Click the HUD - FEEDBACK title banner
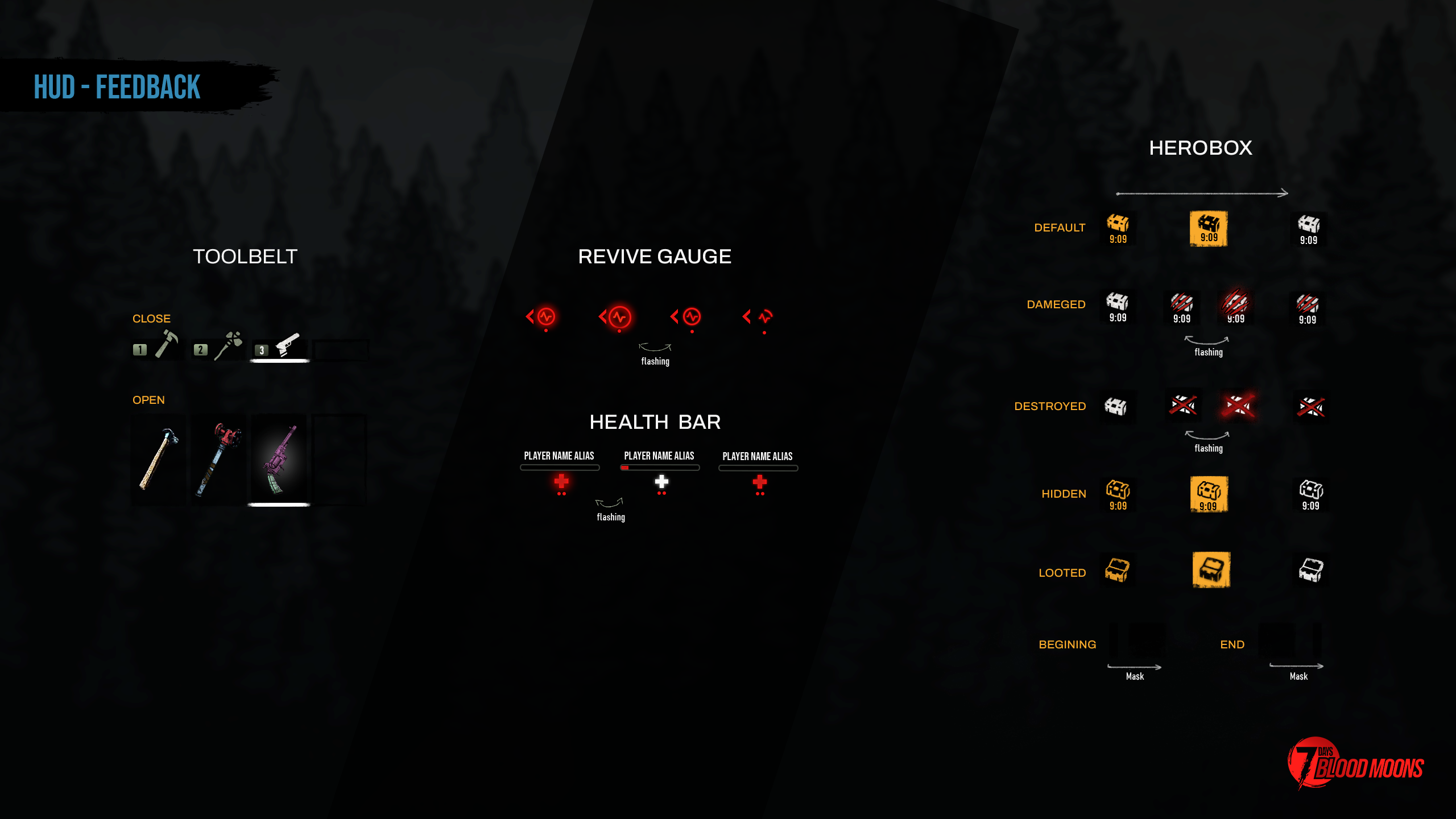1456x819 pixels. click(117, 87)
